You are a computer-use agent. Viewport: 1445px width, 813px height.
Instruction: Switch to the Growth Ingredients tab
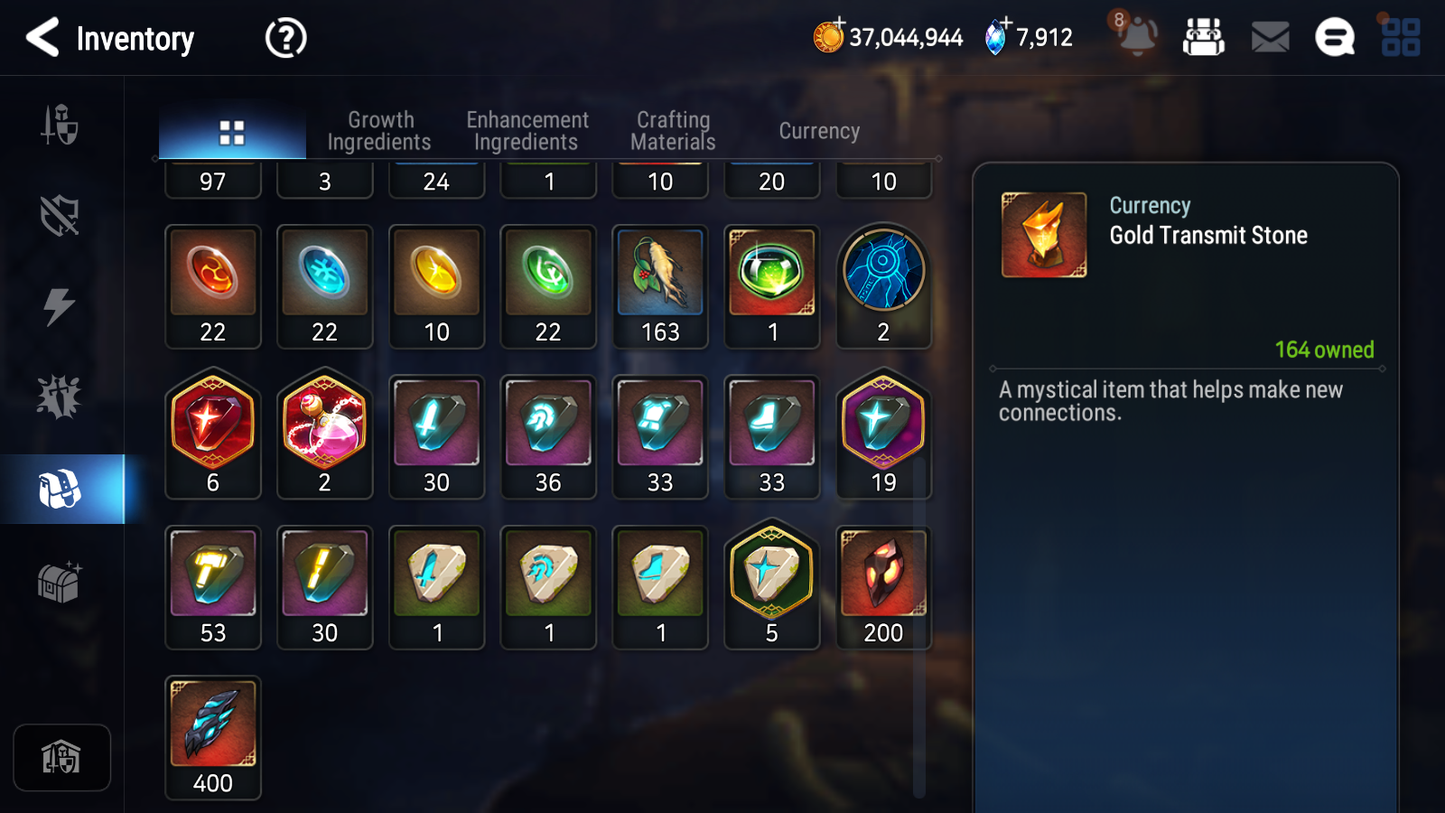pyautogui.click(x=379, y=131)
